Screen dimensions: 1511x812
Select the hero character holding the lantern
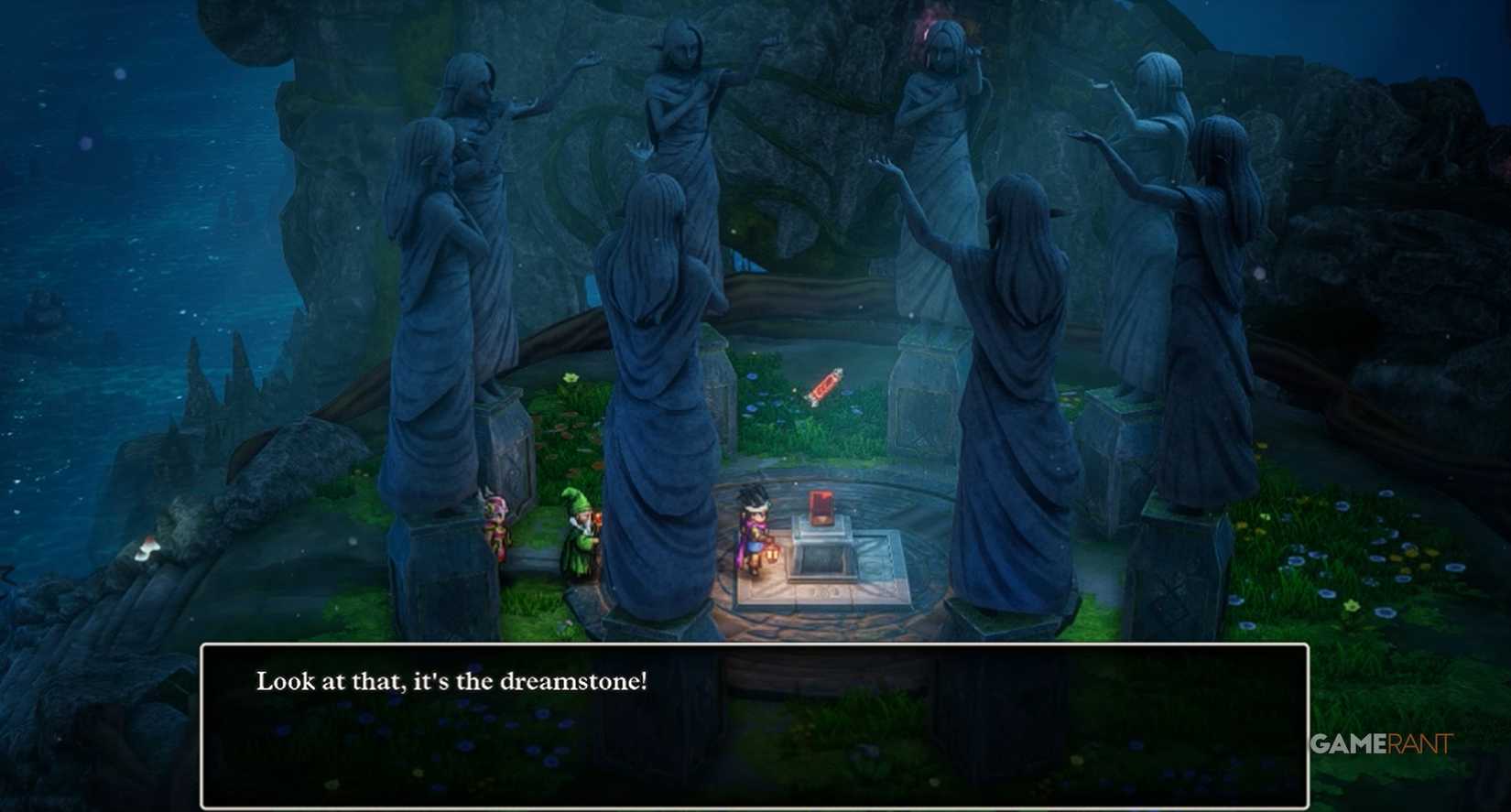point(753,531)
